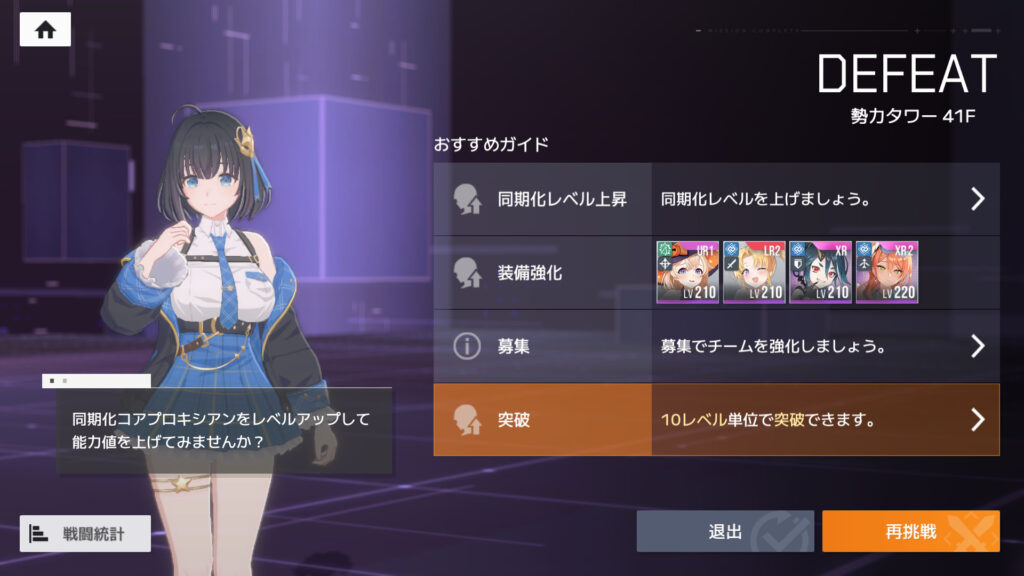Select the XR2 LV 220 character thumbnail
This screenshot has width=1024, height=576.
(x=886, y=272)
